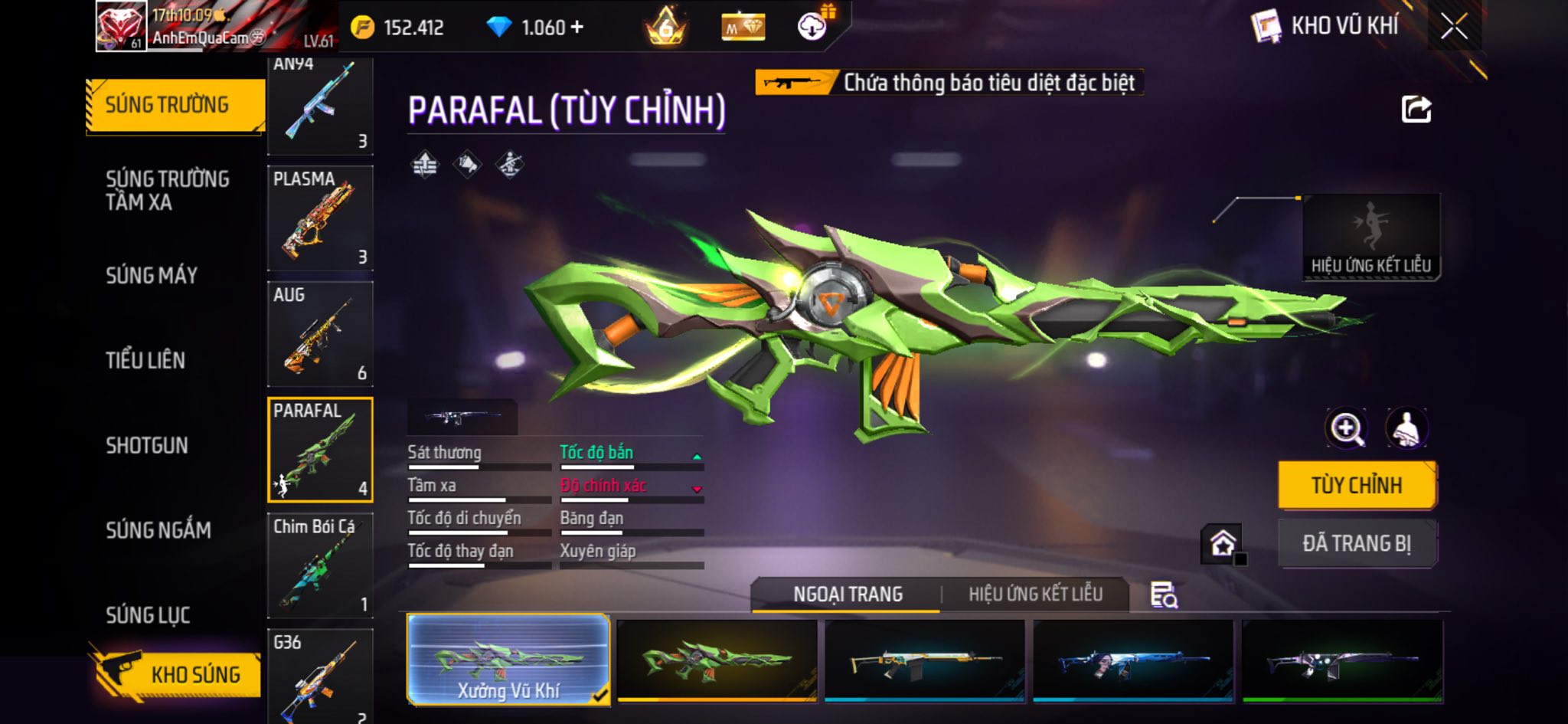
Task: Select the Chim Bói Cá weapon tile
Action: point(320,565)
